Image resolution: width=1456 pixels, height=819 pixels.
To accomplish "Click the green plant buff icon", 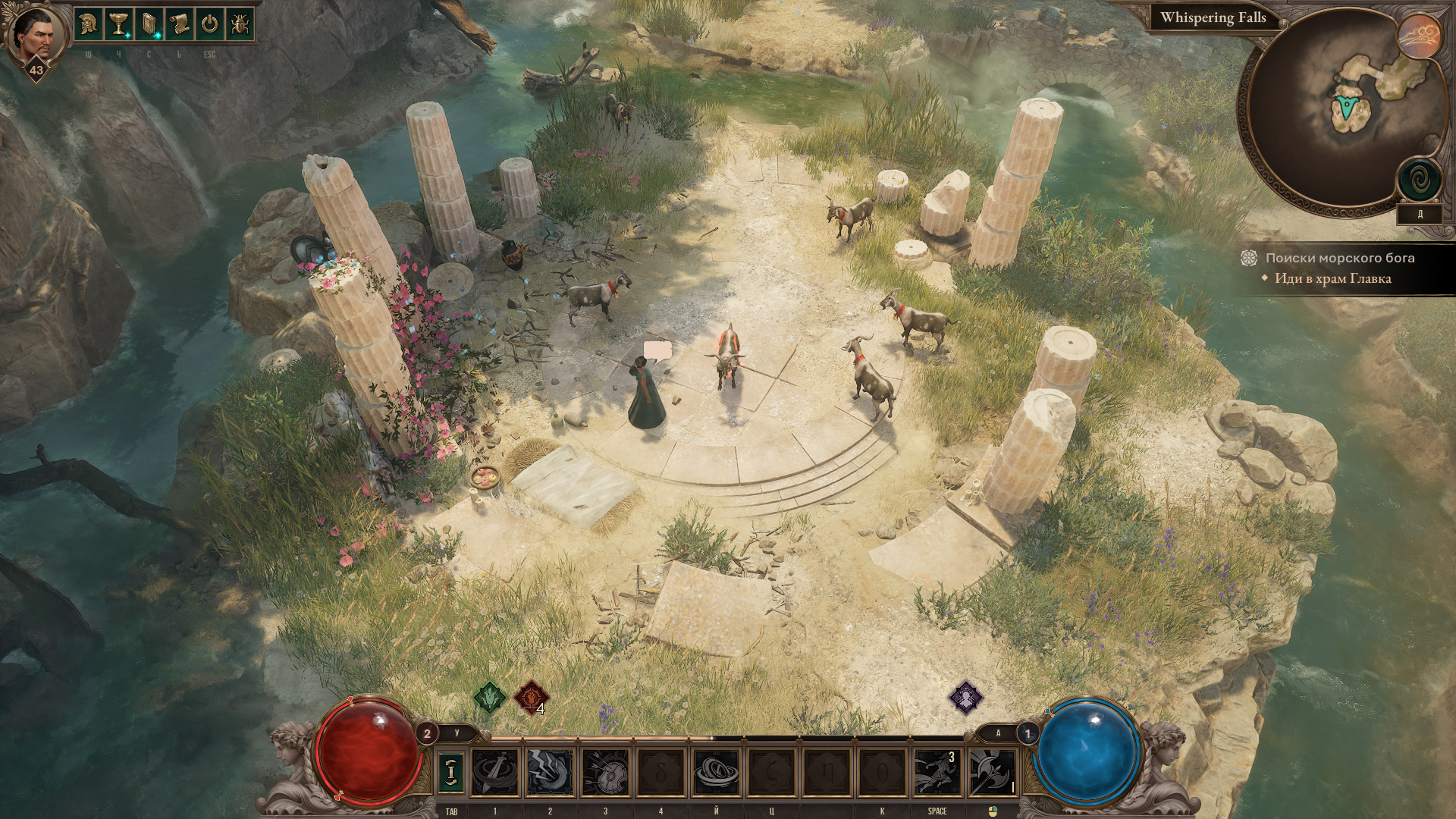I will click(490, 696).
